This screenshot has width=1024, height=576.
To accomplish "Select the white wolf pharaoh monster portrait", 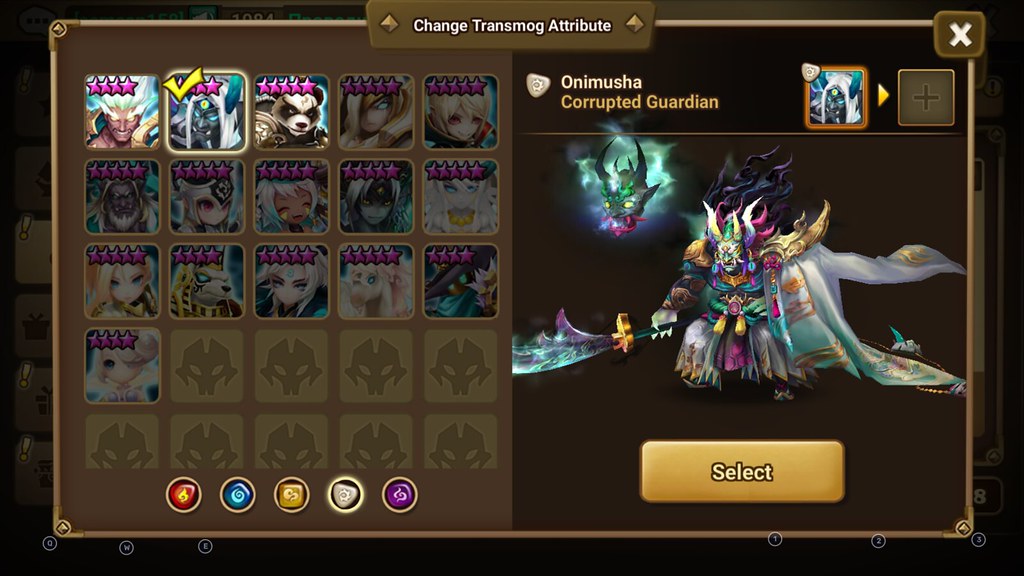I will (x=207, y=281).
